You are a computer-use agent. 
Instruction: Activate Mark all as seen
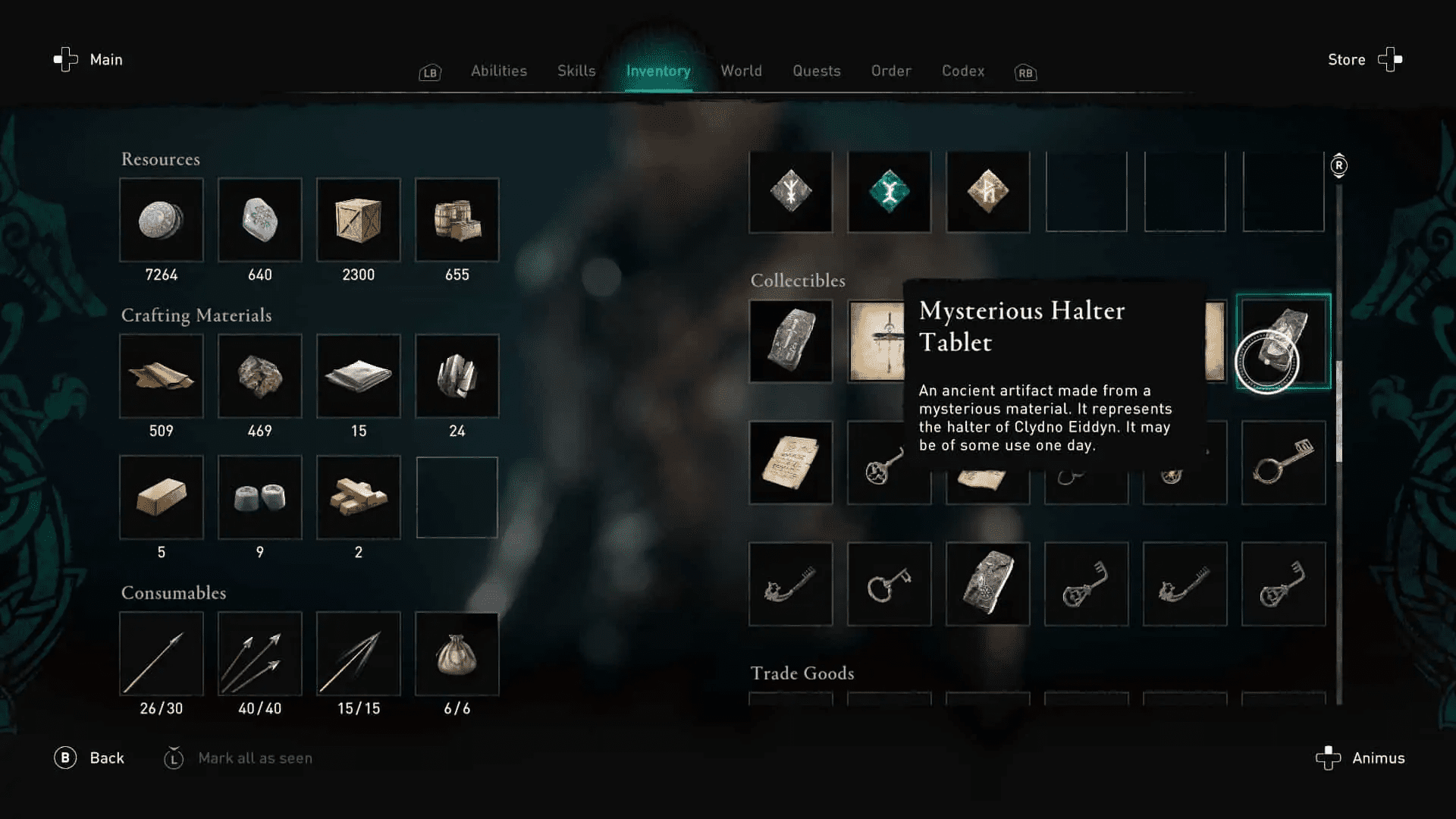[255, 758]
